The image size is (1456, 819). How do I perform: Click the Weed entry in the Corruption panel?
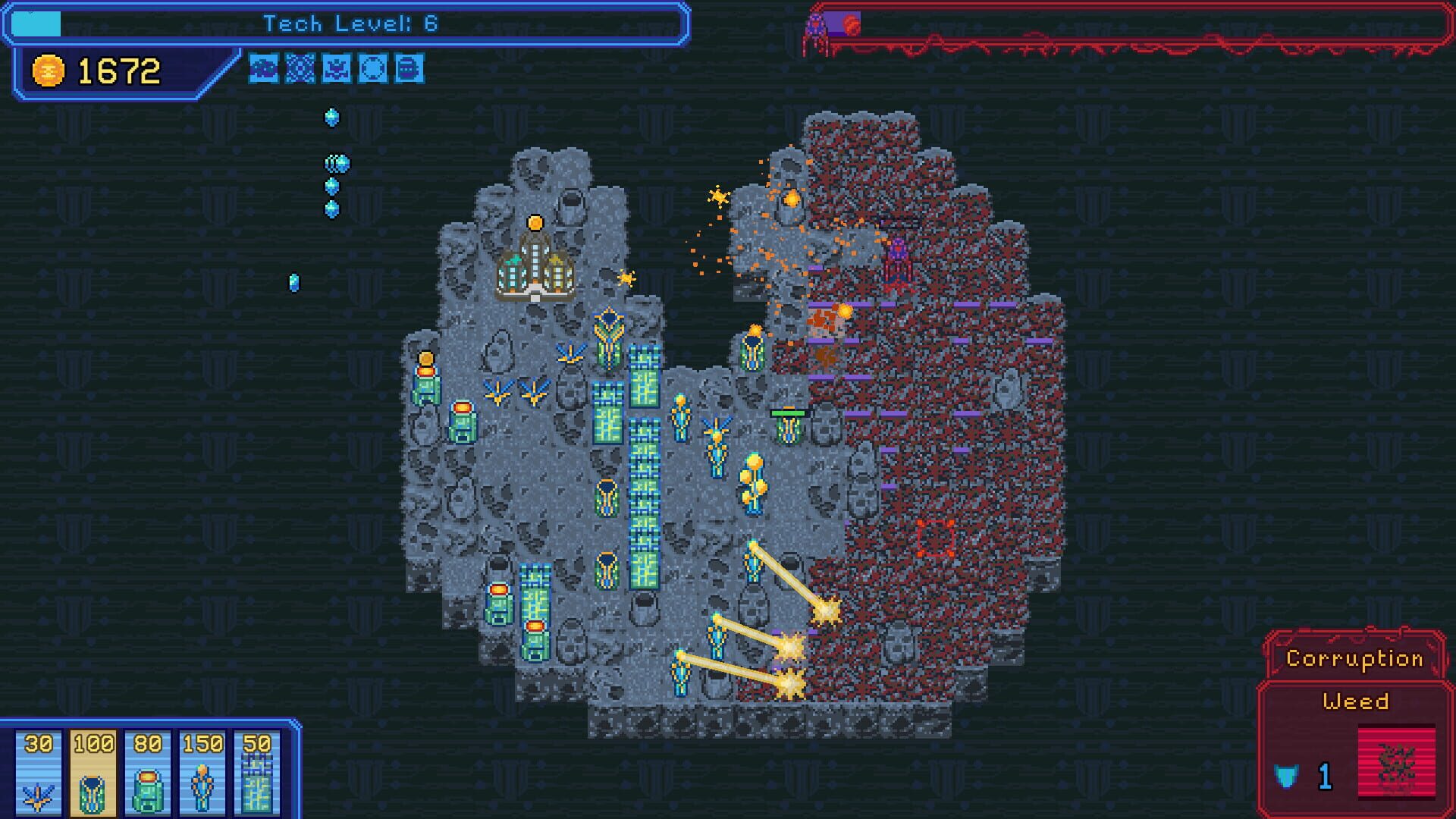click(x=1357, y=702)
